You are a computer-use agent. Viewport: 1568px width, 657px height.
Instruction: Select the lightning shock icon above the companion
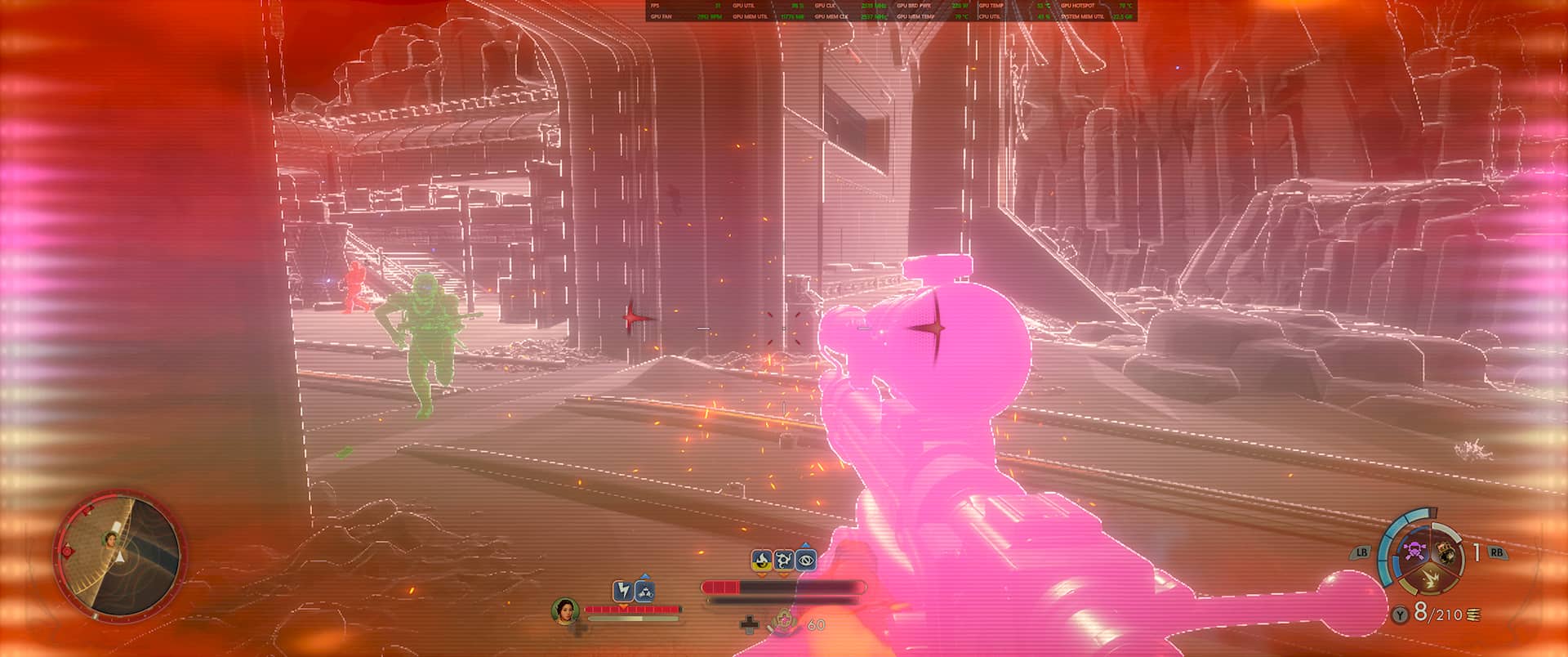click(x=623, y=591)
